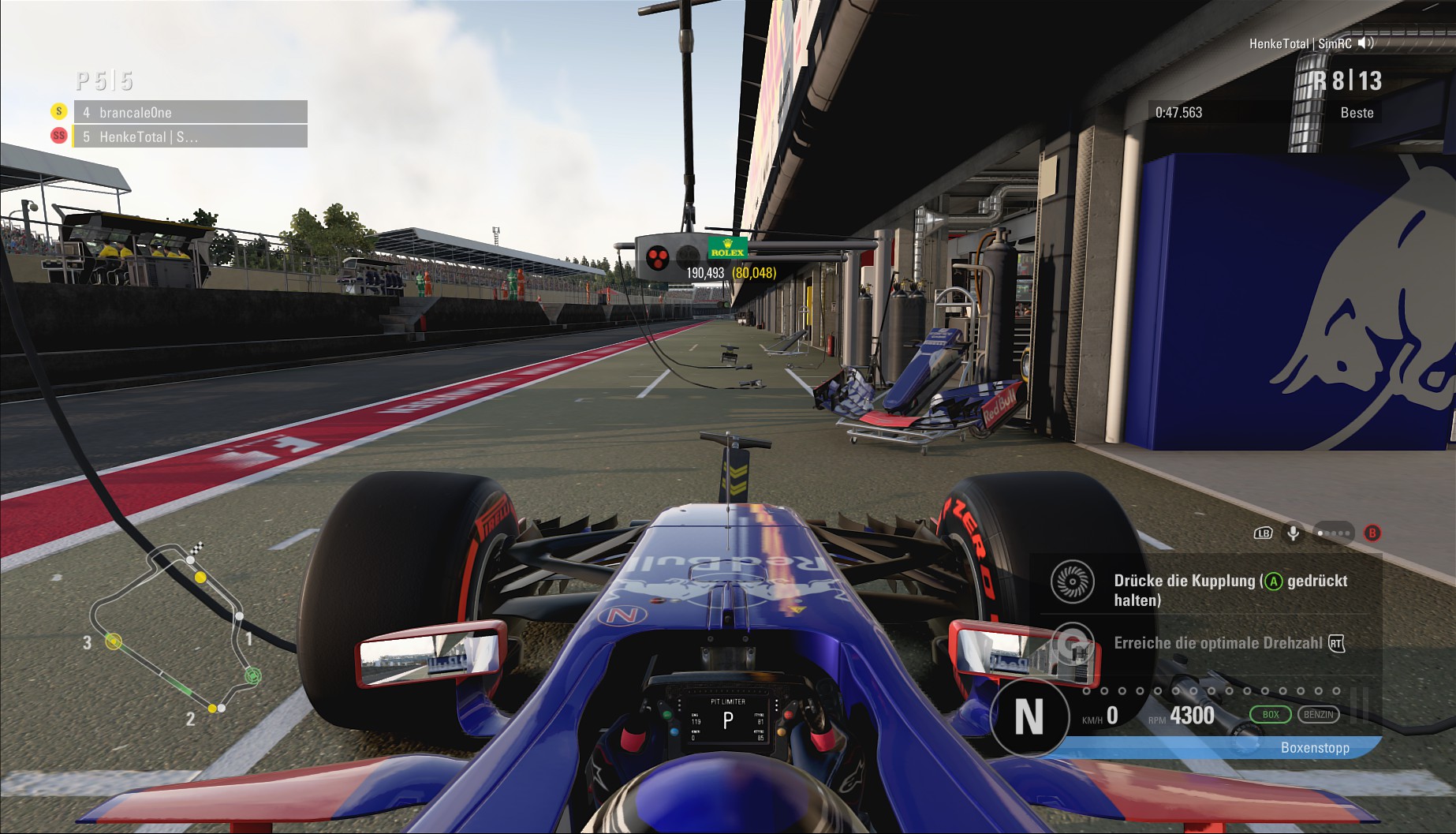The height and width of the screenshot is (834, 1456).
Task: Click the speaker icon beside HenkeTotal | SimRC
Action: click(1366, 43)
